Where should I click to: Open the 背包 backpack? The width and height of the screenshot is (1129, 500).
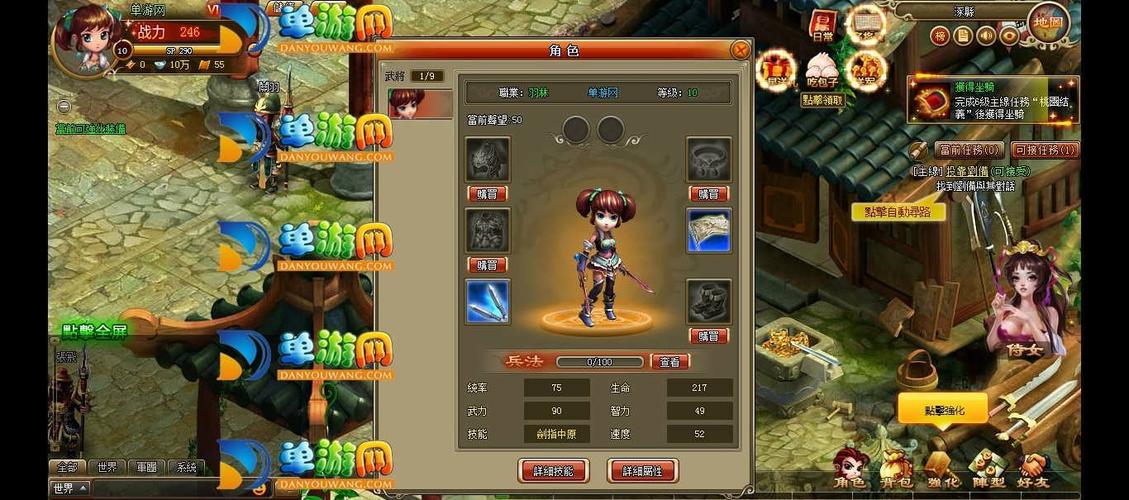[x=895, y=470]
